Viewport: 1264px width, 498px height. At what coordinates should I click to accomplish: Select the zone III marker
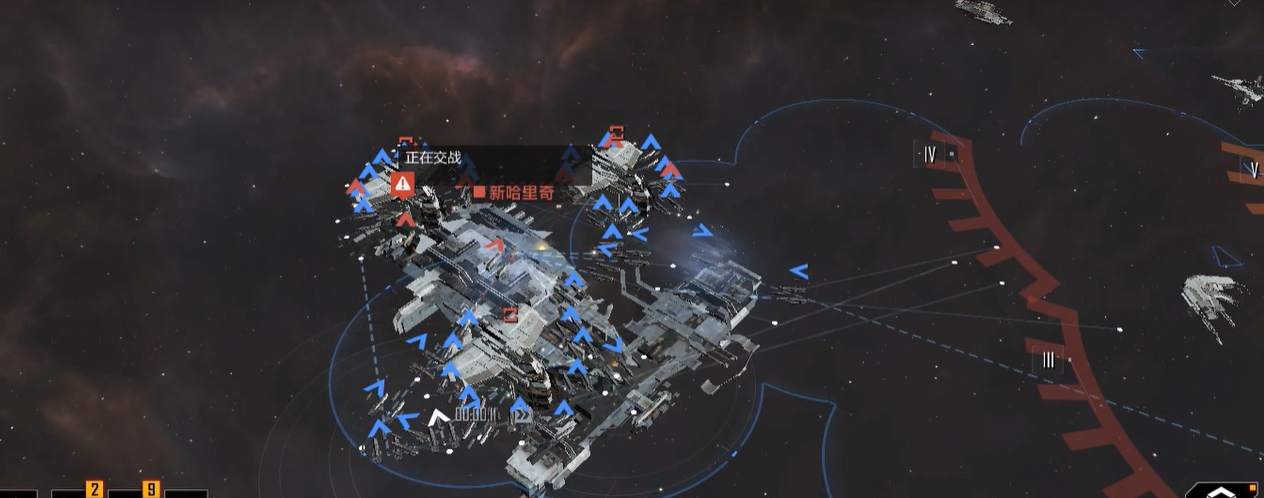coord(1047,360)
